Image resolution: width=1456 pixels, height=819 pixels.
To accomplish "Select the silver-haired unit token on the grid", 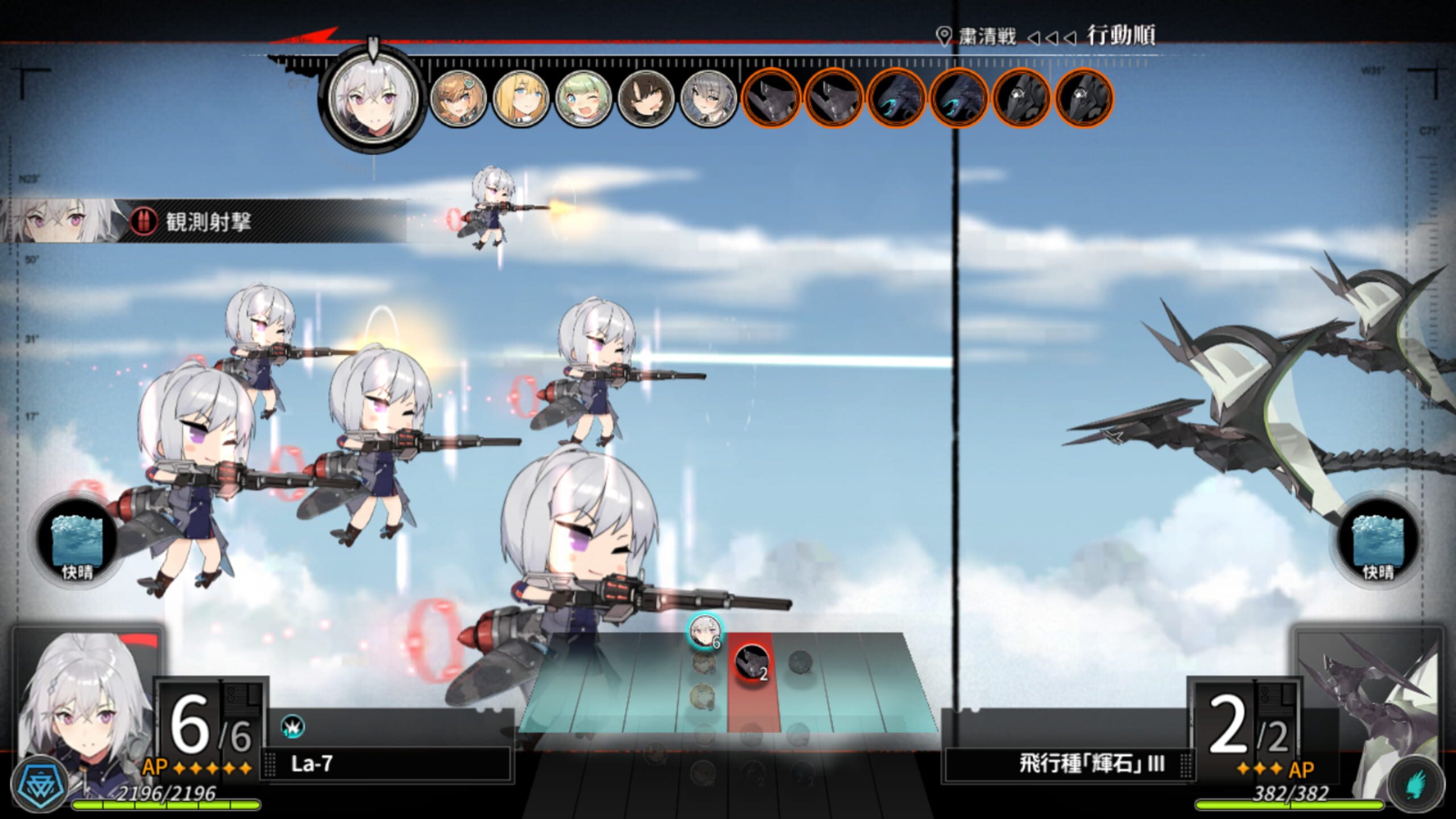I will click(x=704, y=631).
